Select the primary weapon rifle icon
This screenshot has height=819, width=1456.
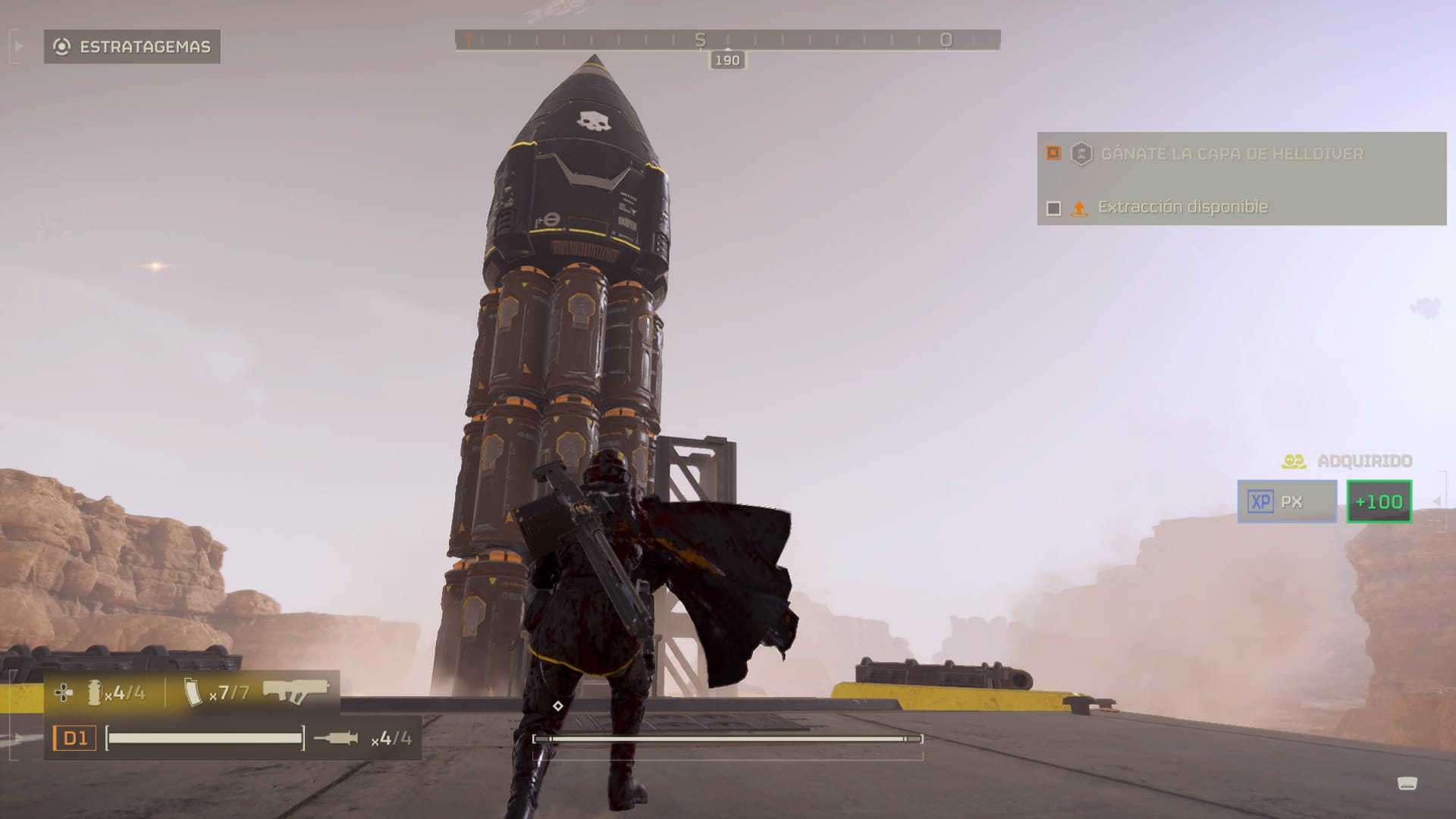[x=296, y=691]
